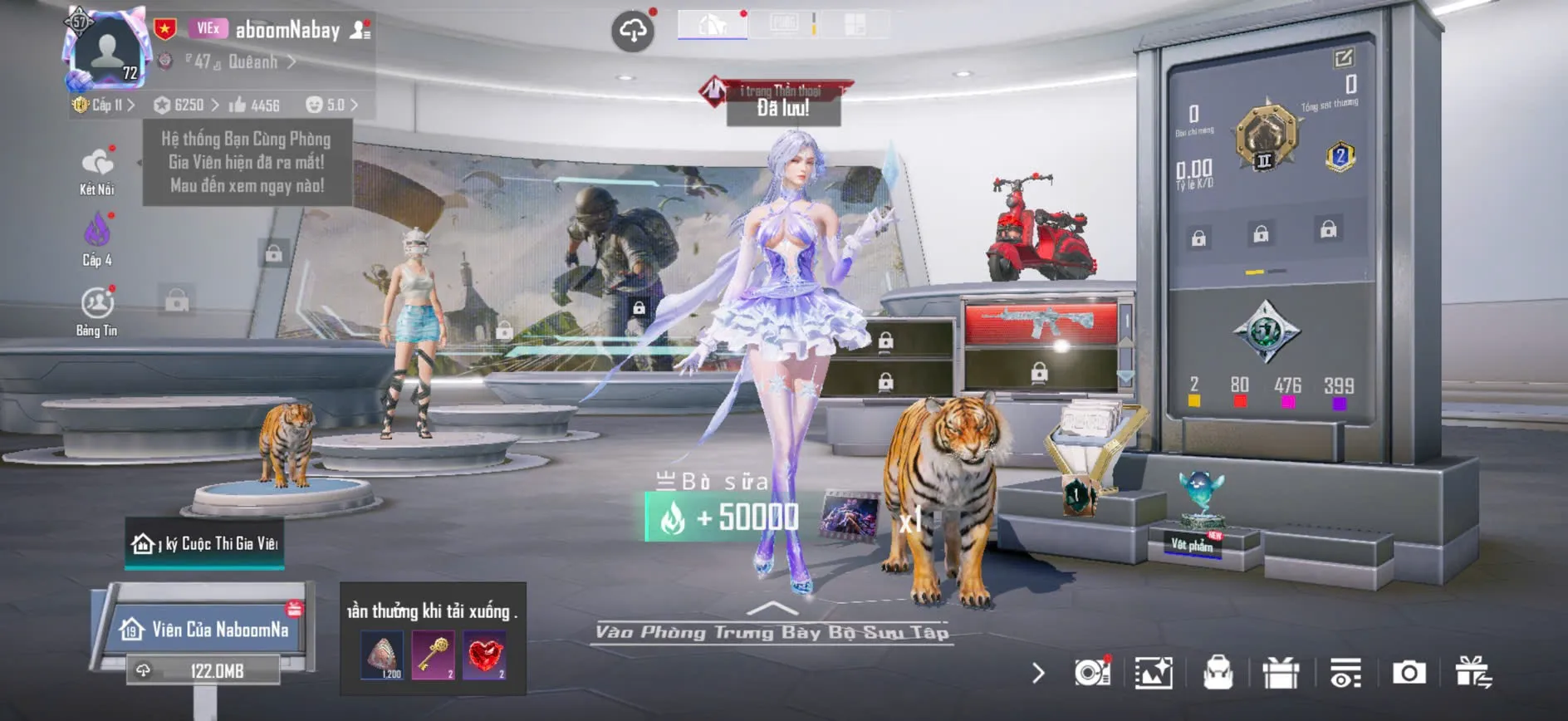
Task: Open the record player music icon
Action: click(x=1092, y=672)
